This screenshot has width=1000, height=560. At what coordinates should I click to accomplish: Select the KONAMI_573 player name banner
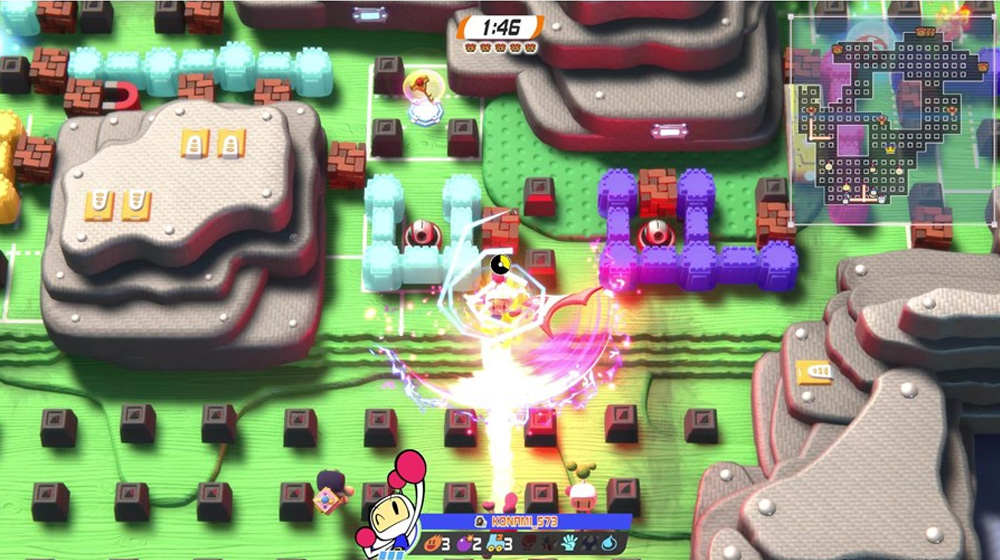(x=525, y=521)
